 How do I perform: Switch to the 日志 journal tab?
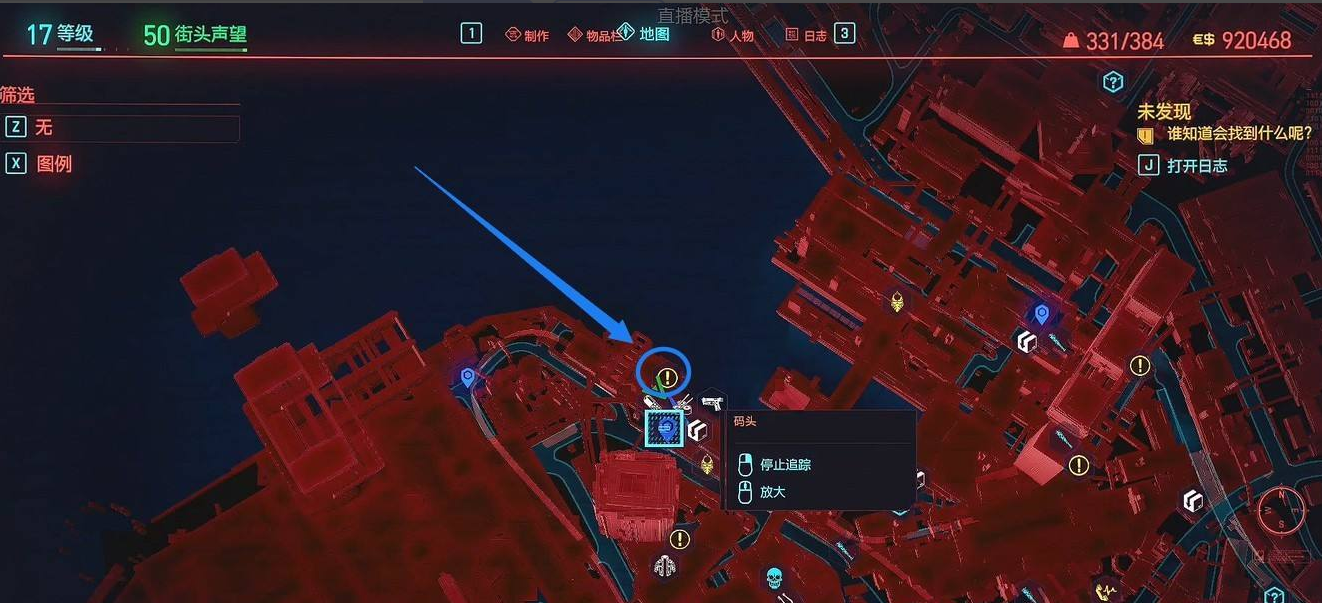(x=806, y=35)
